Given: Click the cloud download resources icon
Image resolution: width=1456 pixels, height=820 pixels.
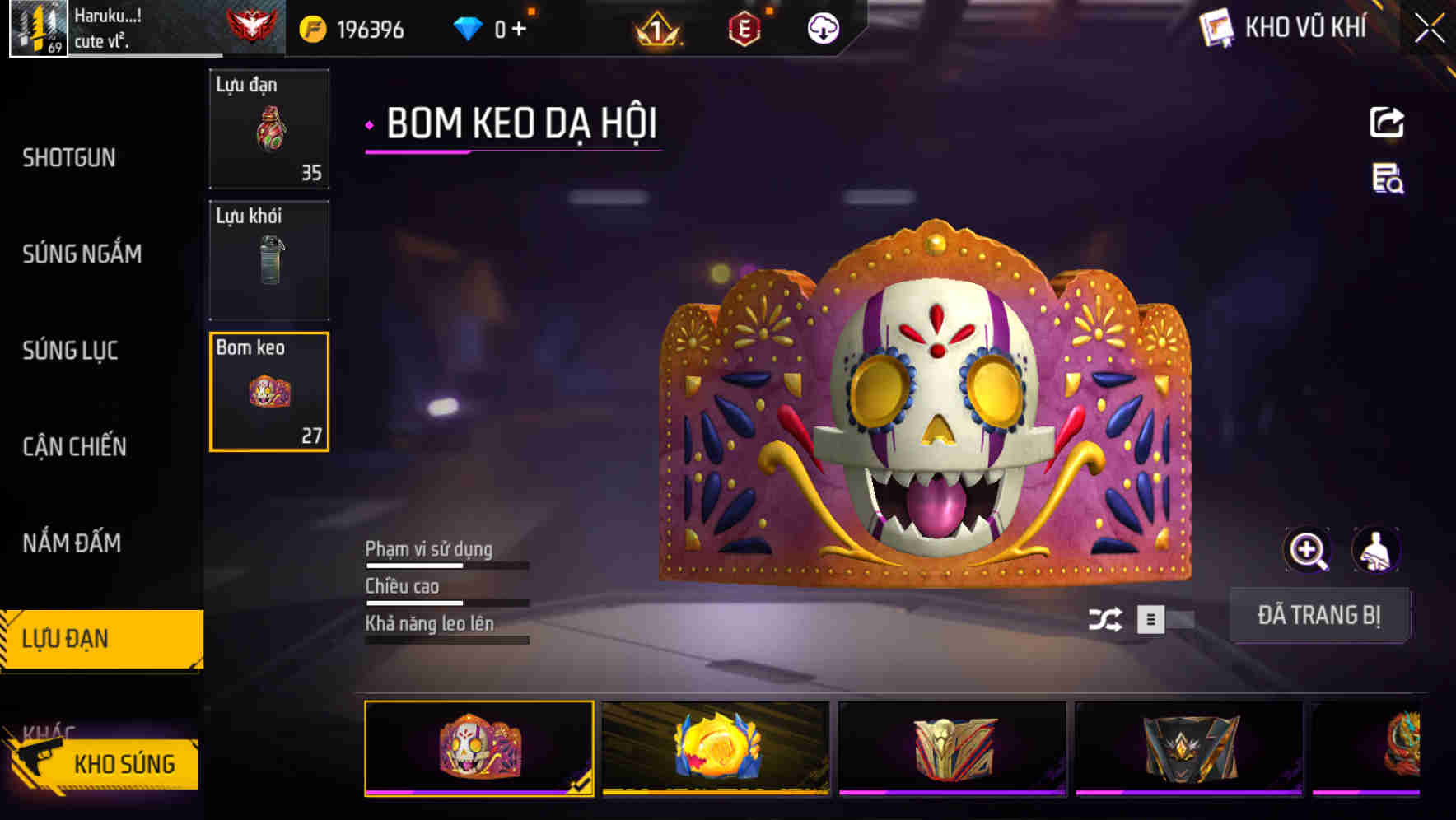Looking at the screenshot, I should pos(822,27).
